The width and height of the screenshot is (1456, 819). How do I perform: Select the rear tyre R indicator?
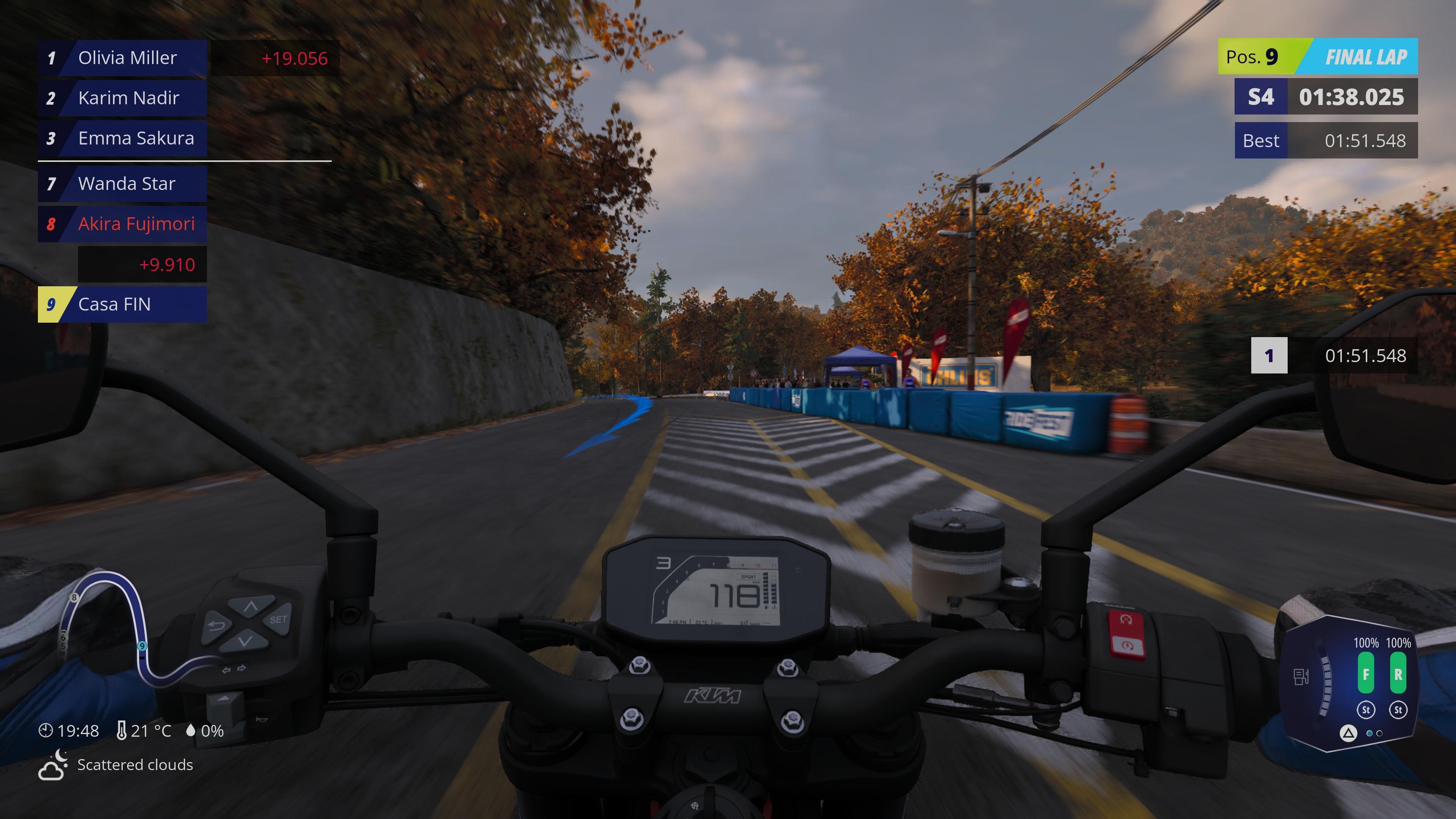pos(1398,673)
